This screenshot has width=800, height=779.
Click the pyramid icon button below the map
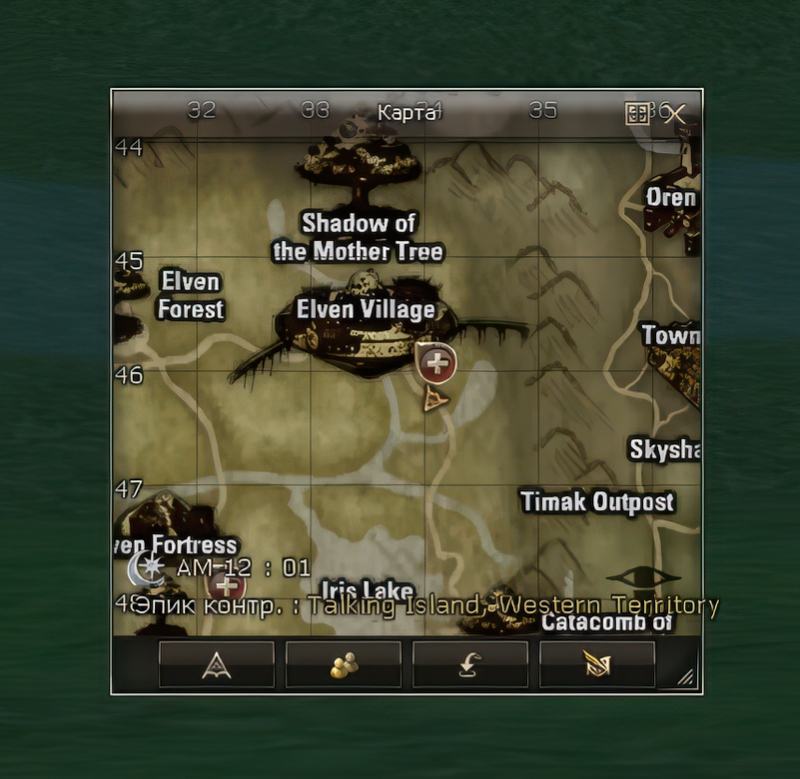pyautogui.click(x=216, y=665)
